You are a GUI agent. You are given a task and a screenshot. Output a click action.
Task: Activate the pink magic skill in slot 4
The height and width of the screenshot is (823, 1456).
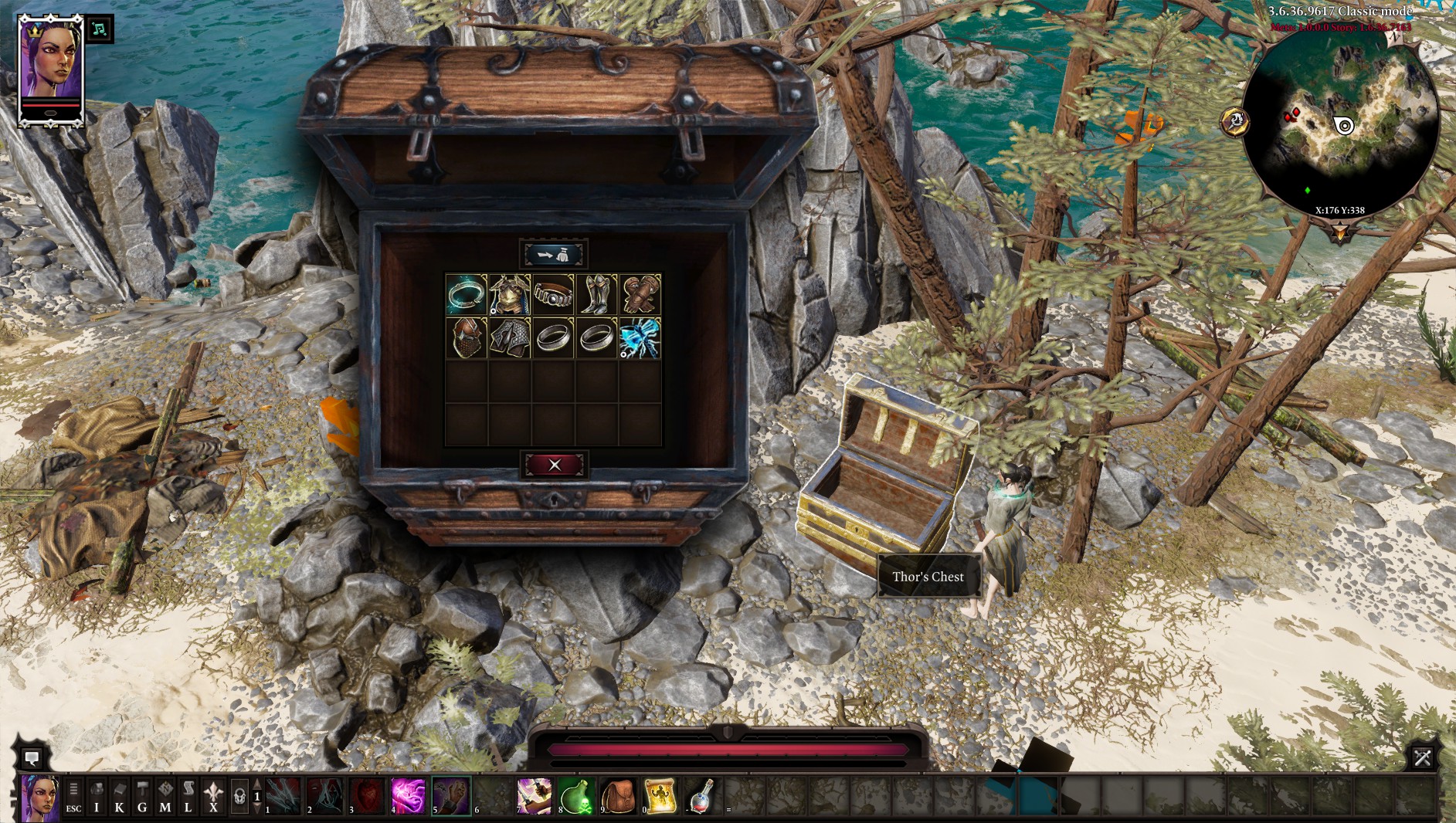(x=408, y=797)
